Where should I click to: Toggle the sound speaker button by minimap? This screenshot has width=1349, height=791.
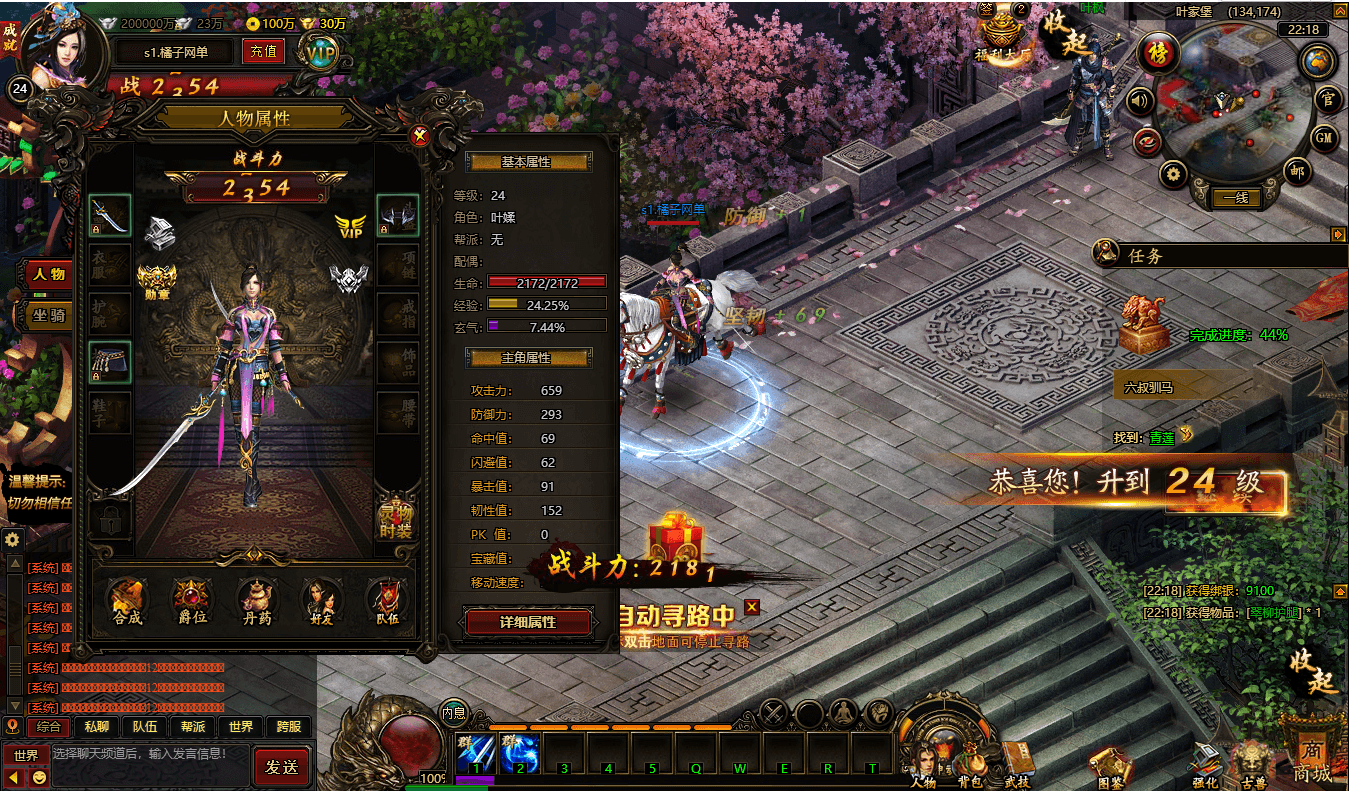(x=1139, y=100)
